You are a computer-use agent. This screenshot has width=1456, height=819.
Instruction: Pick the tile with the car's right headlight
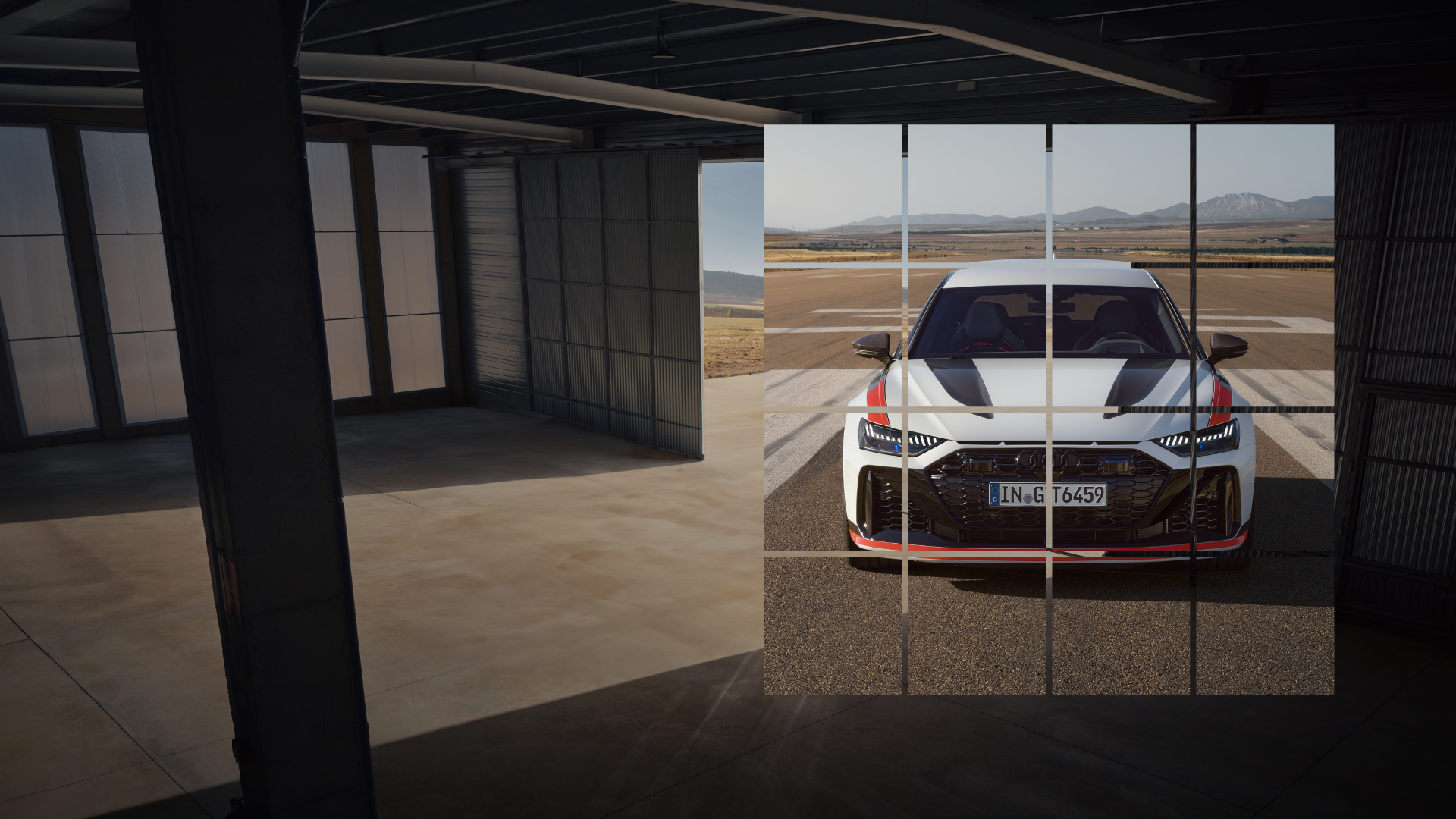tap(1265, 482)
